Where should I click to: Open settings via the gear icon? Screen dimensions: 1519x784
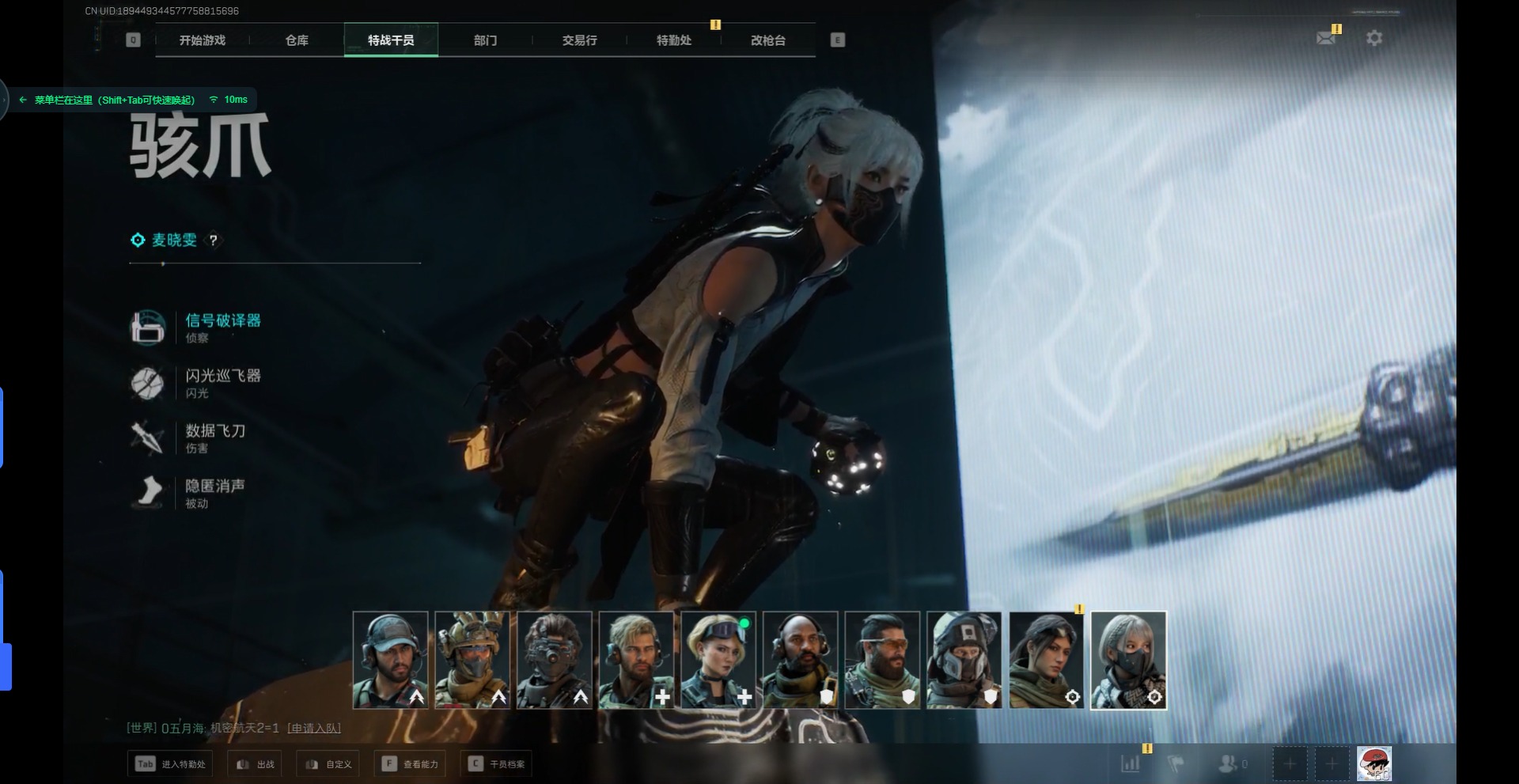pyautogui.click(x=1374, y=38)
